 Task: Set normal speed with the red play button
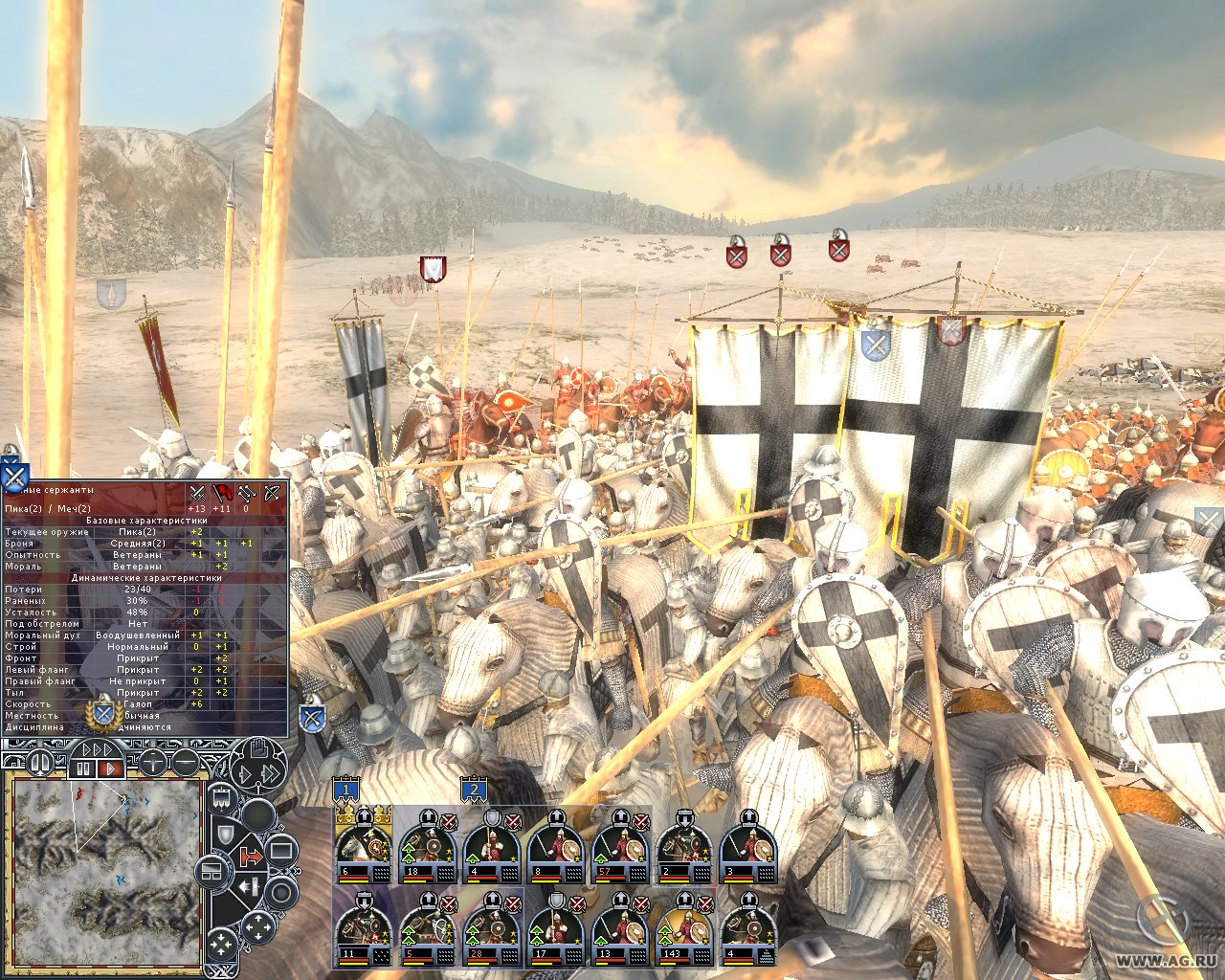coord(110,768)
